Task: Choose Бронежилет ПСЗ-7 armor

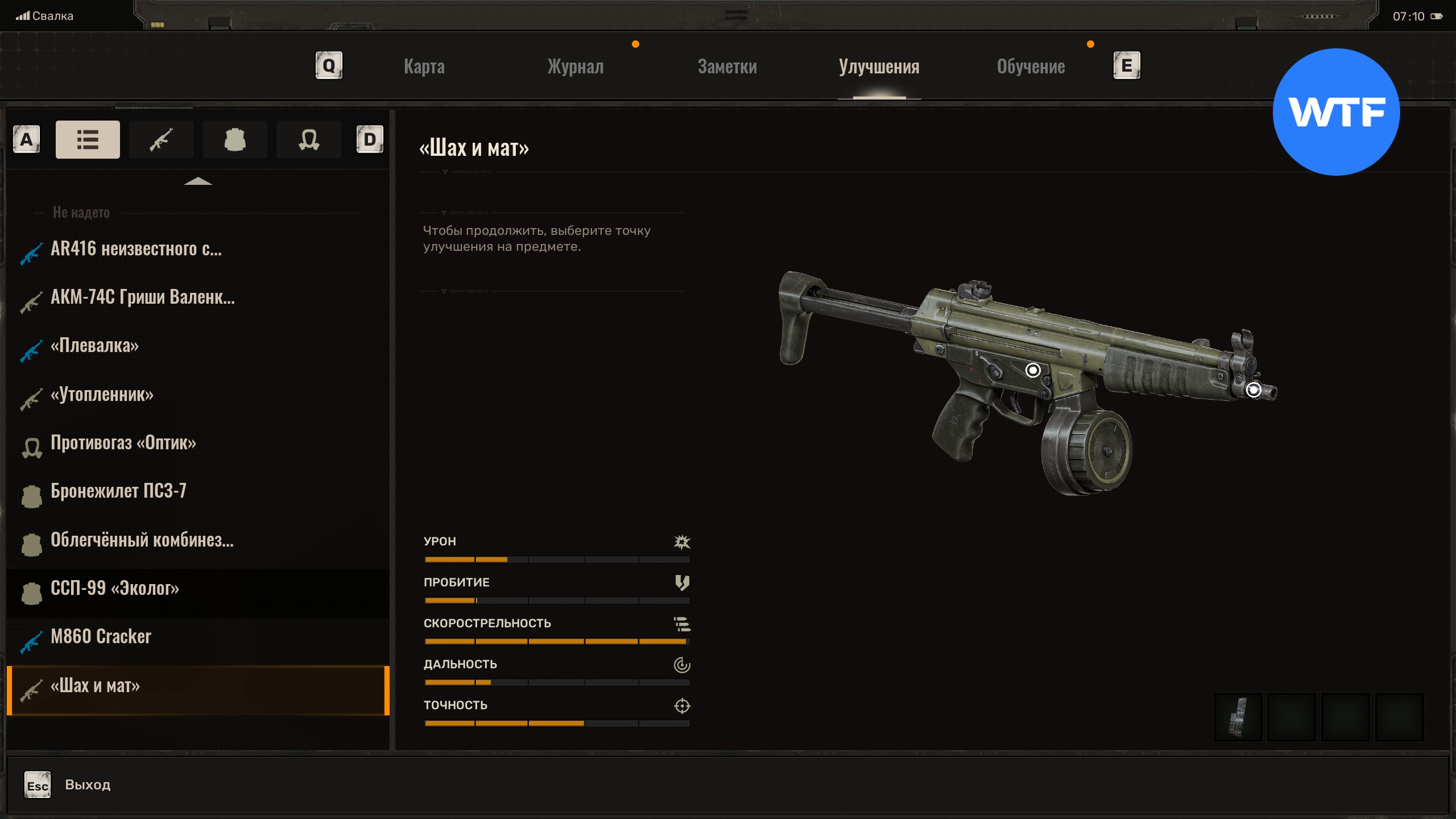Action: point(118,491)
